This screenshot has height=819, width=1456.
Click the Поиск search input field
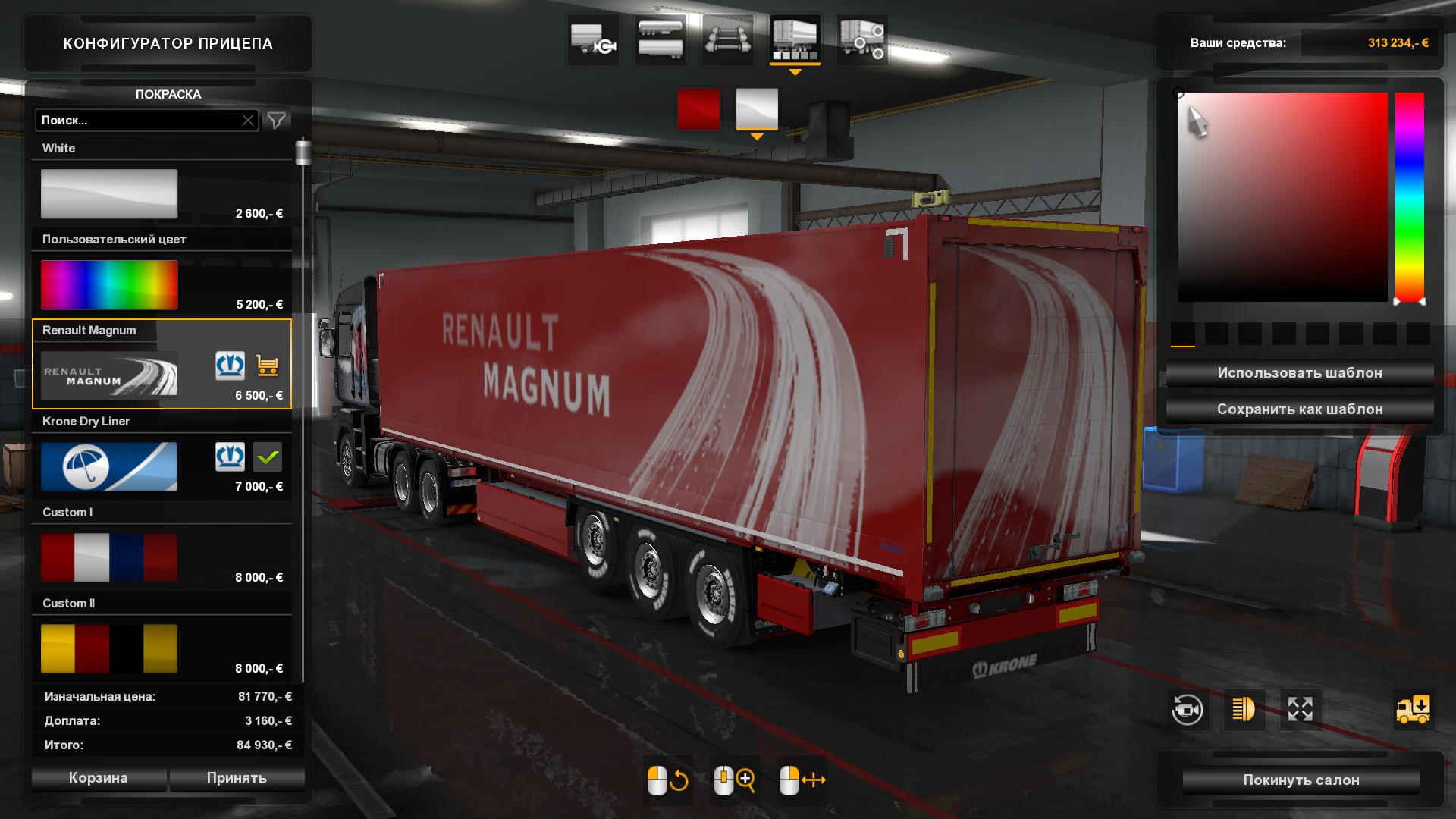[136, 120]
